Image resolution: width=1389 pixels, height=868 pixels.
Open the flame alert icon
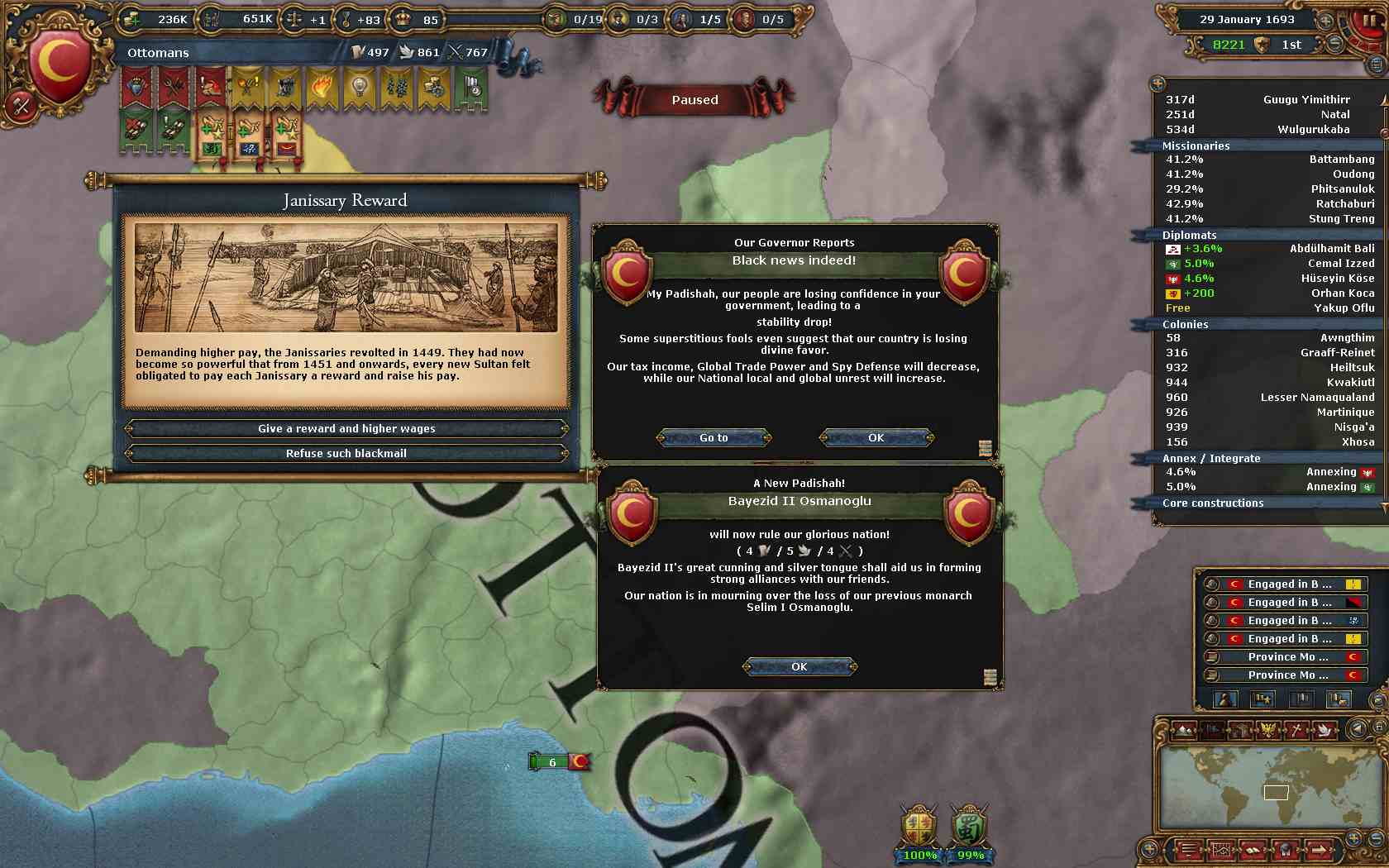pos(322,86)
